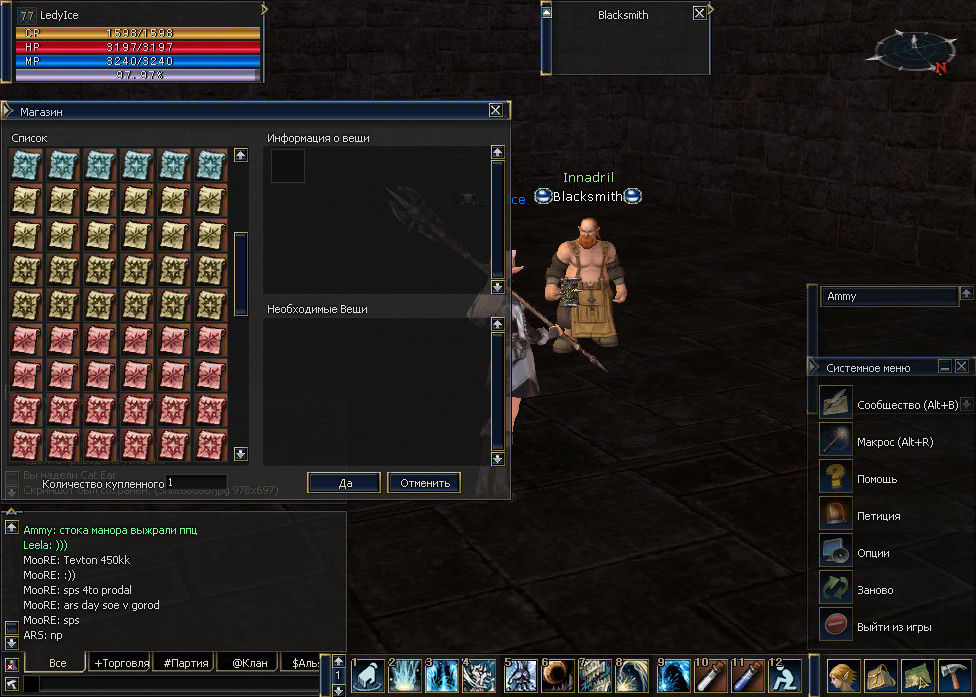Select Выйти из игры to exit

pos(893,627)
